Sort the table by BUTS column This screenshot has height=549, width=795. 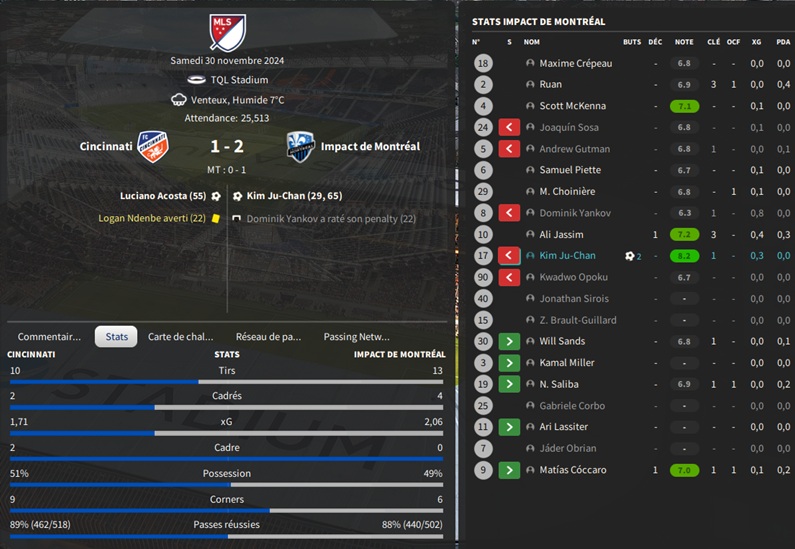click(632, 42)
